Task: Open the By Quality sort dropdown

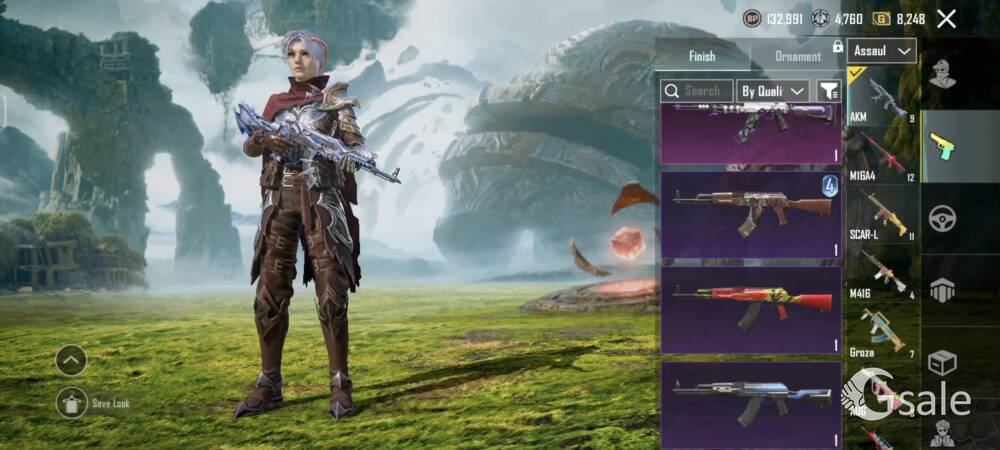Action: [x=773, y=90]
